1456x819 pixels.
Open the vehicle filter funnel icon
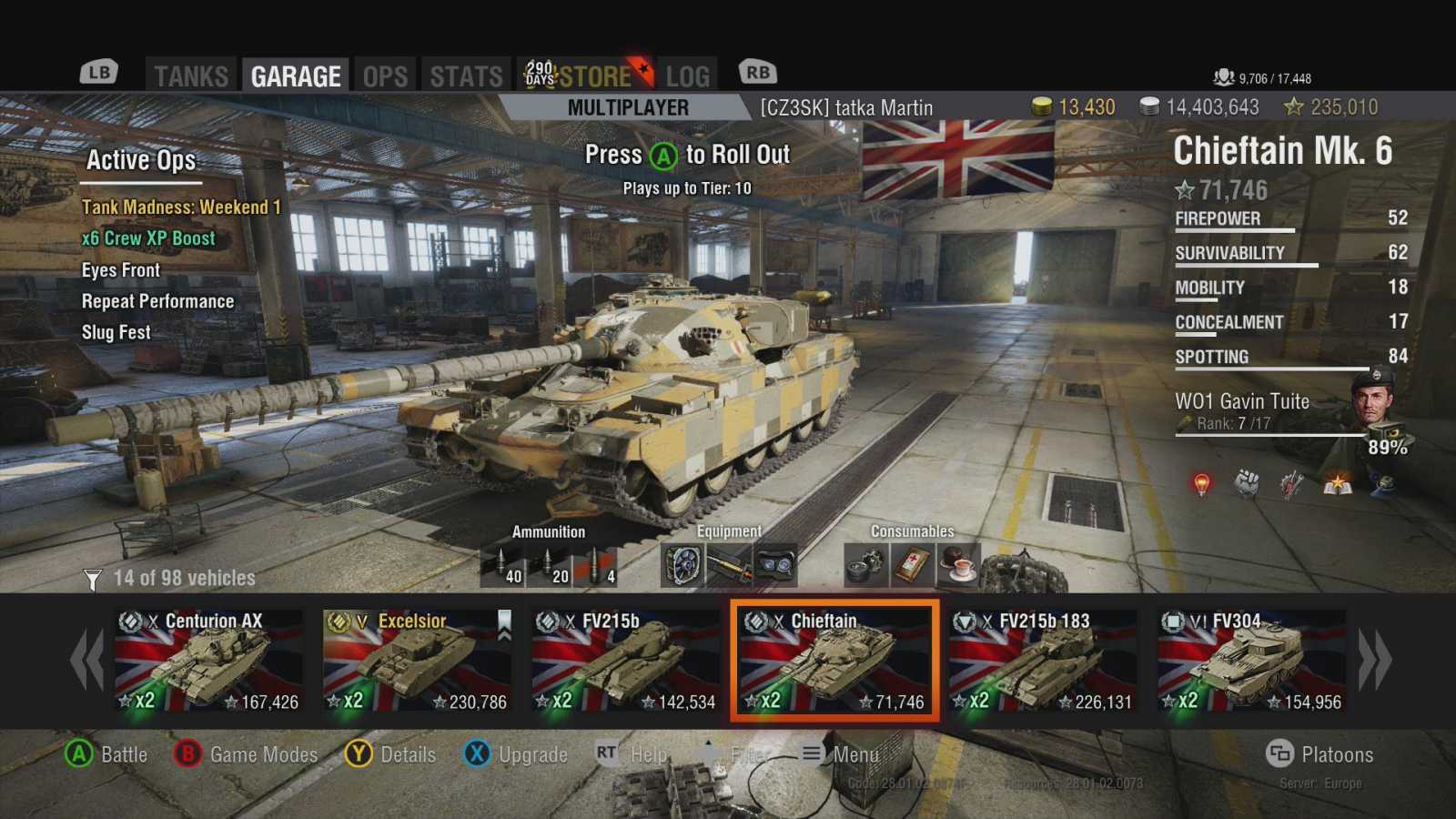(93, 579)
